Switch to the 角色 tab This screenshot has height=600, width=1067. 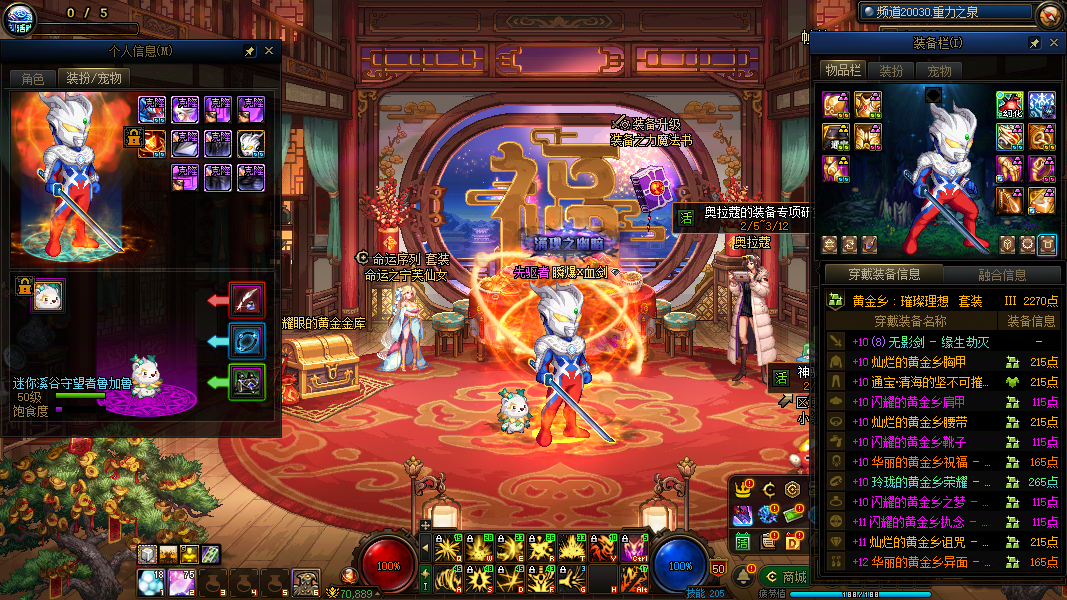pos(32,78)
